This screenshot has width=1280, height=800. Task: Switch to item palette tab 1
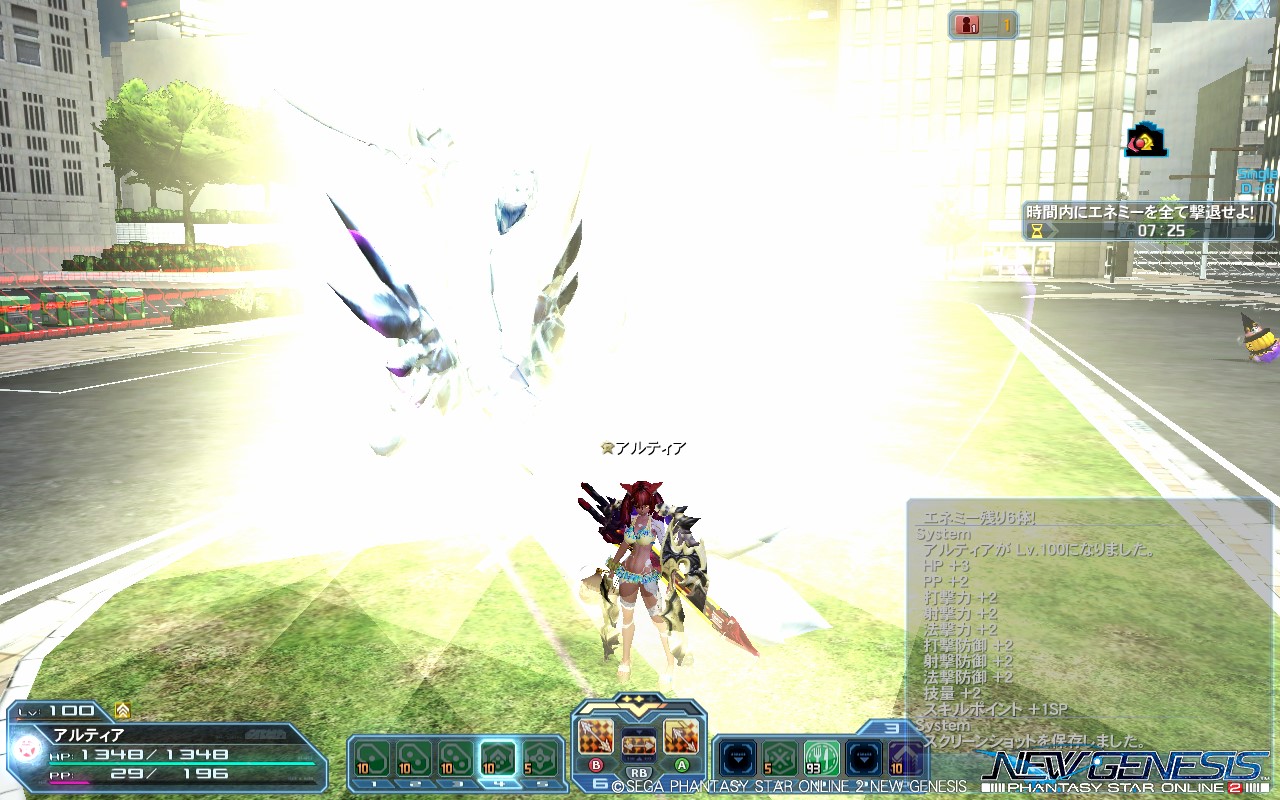click(372, 784)
